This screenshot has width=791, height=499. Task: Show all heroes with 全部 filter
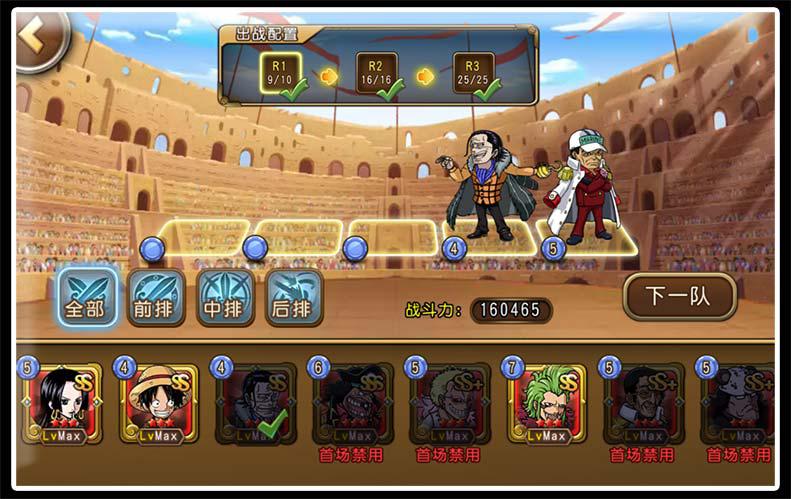[86, 298]
